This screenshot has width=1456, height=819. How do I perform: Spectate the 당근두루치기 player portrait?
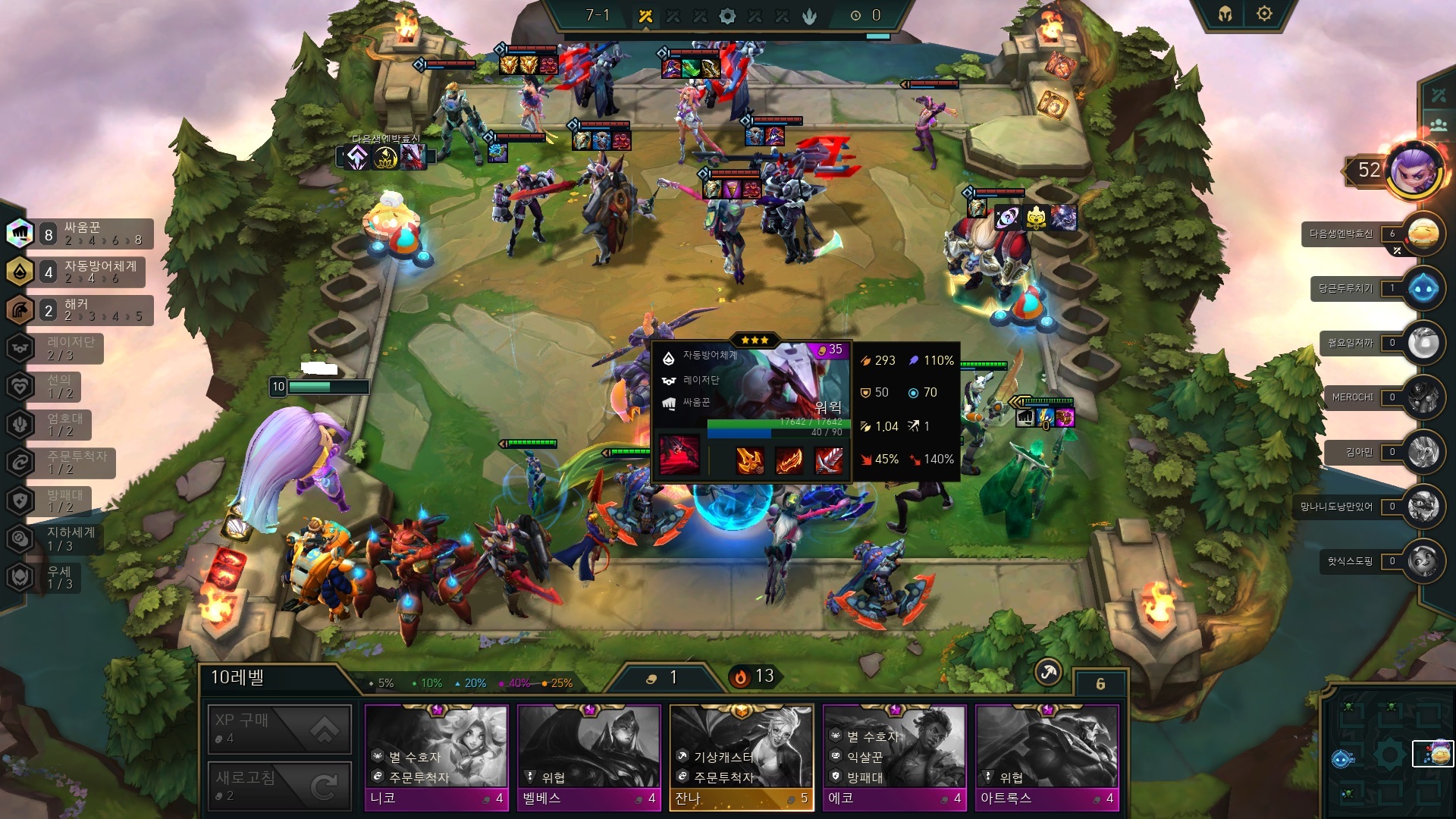coord(1423,288)
